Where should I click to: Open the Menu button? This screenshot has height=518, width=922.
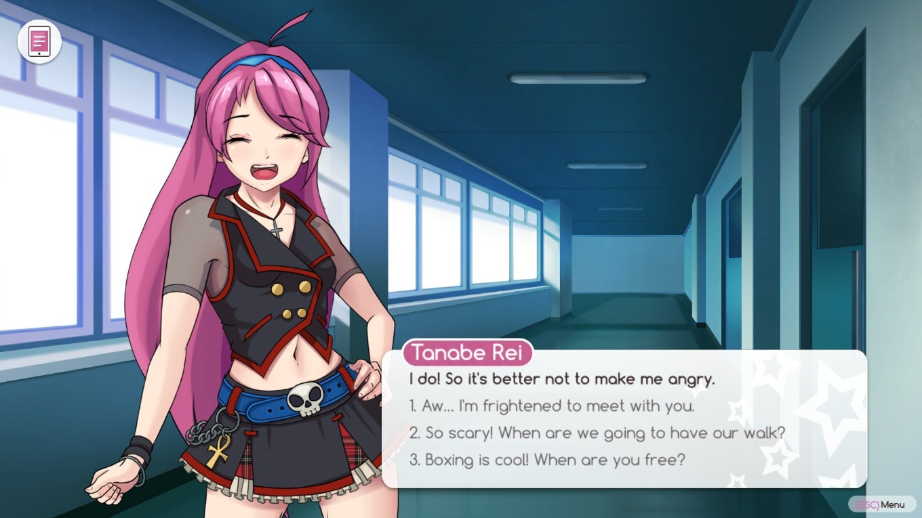pos(881,505)
